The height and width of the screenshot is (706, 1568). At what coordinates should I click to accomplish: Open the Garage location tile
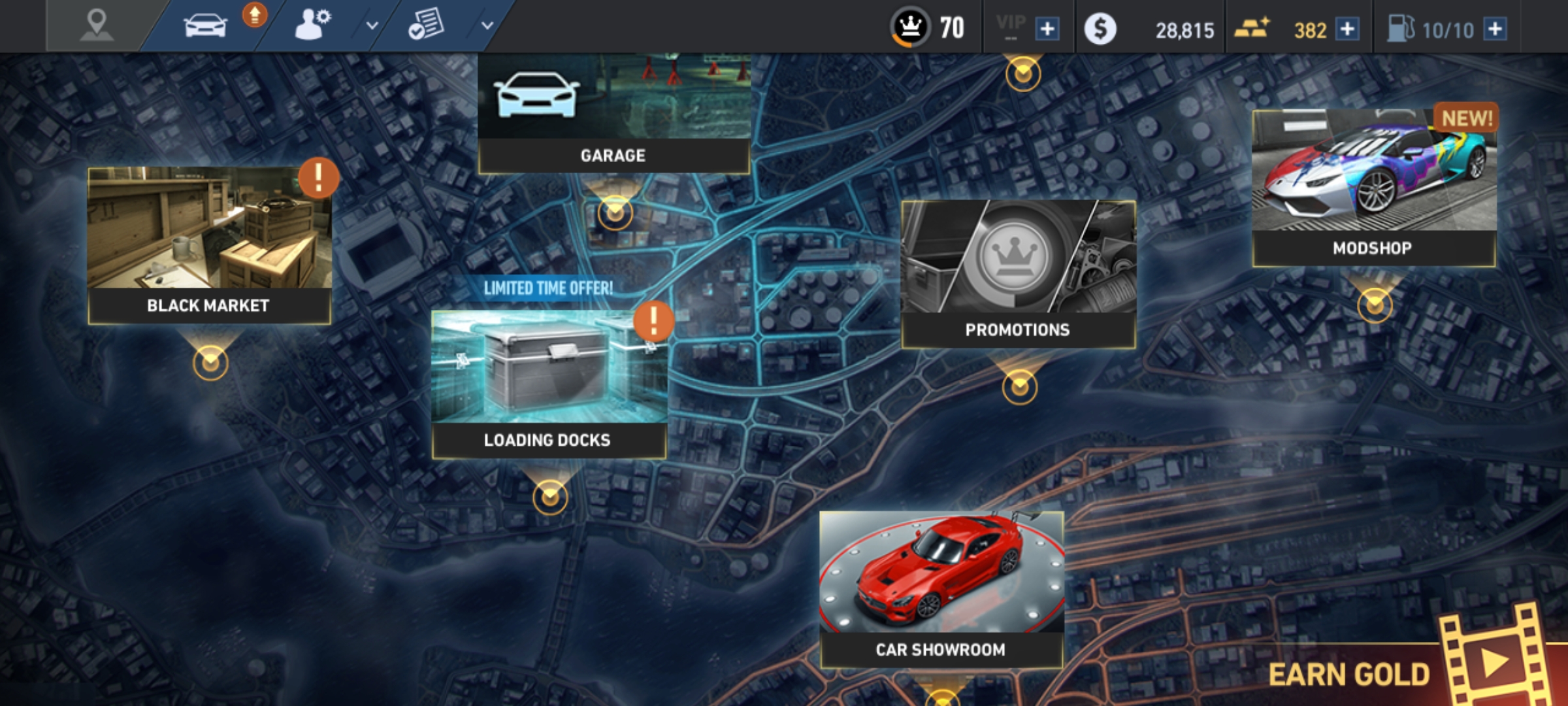tap(613, 114)
